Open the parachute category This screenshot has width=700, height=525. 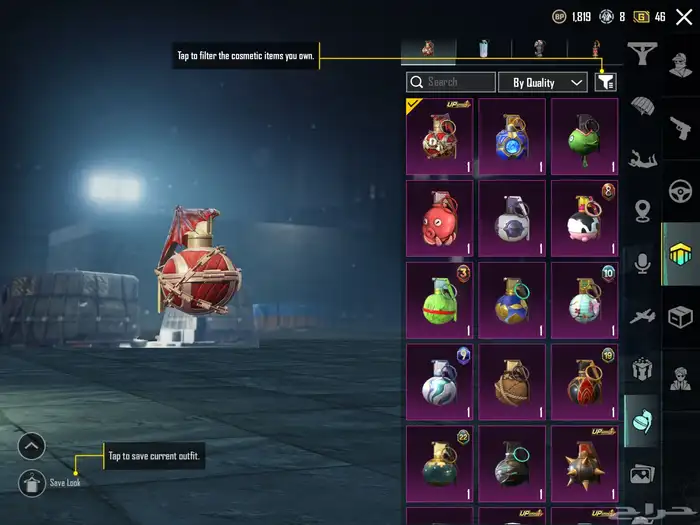[641, 106]
